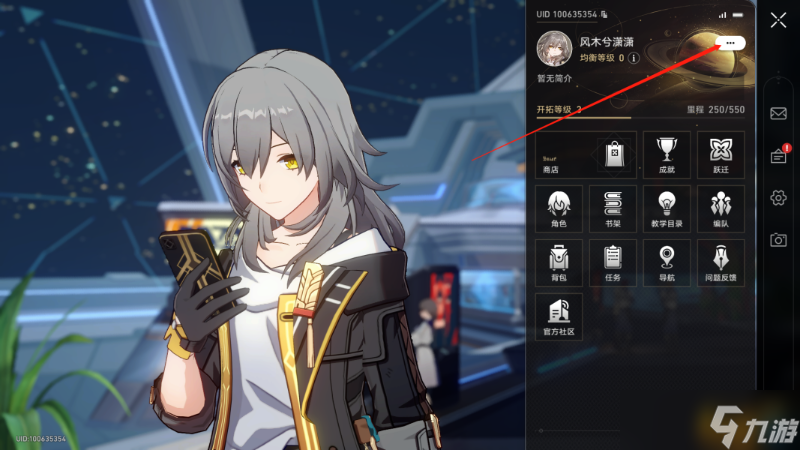Open settings via the gear icon
Image resolution: width=800 pixels, height=450 pixels.
pyautogui.click(x=778, y=198)
